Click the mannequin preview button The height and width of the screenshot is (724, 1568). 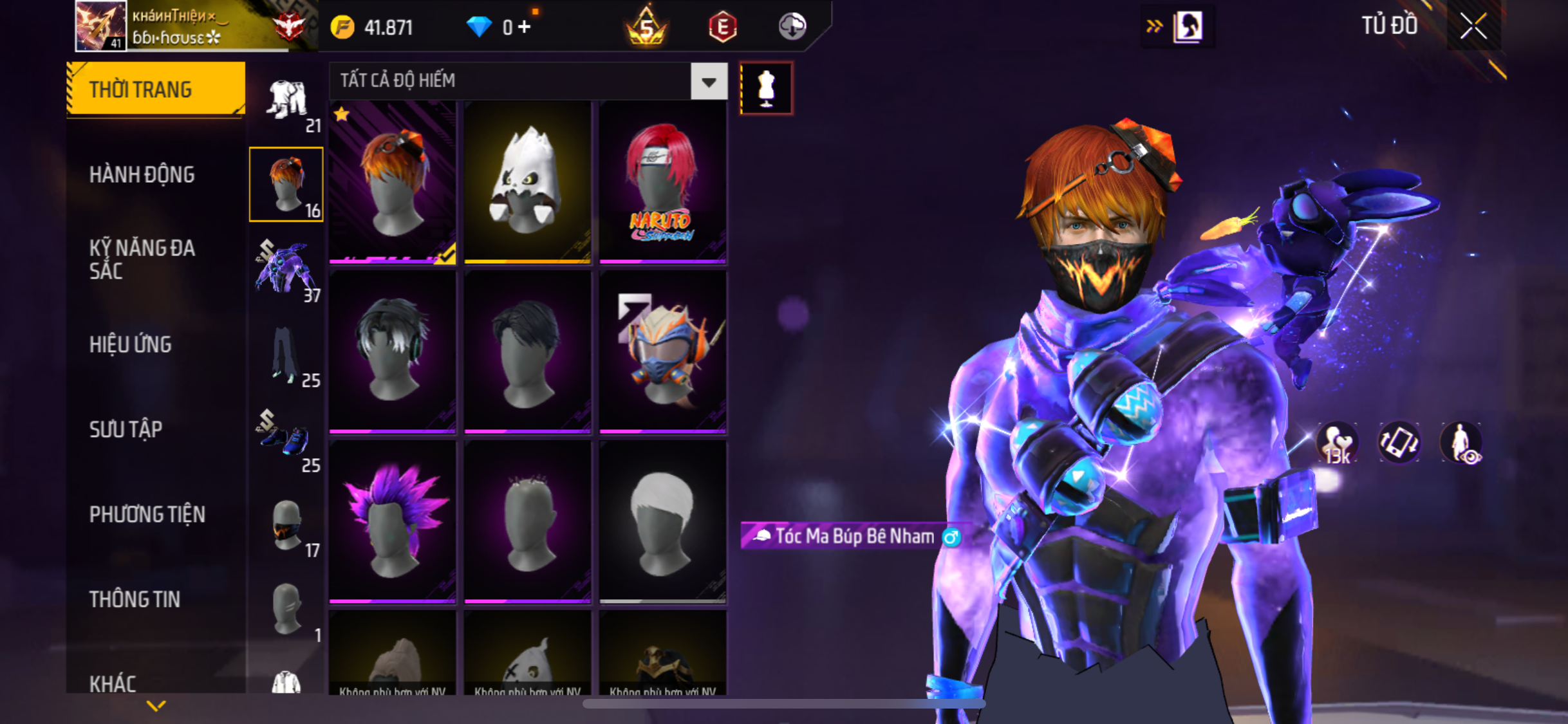(766, 88)
